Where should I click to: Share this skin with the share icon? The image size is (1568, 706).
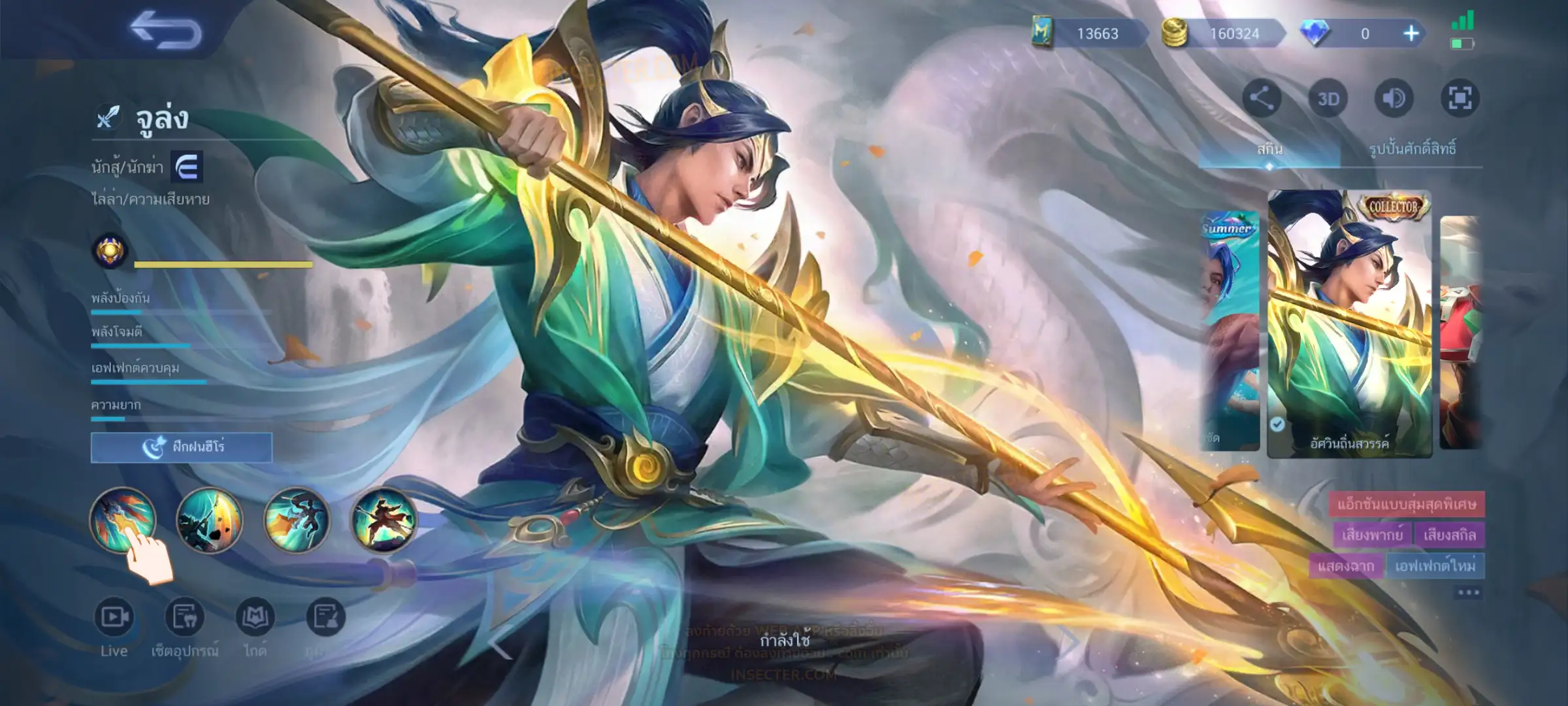[x=1261, y=99]
